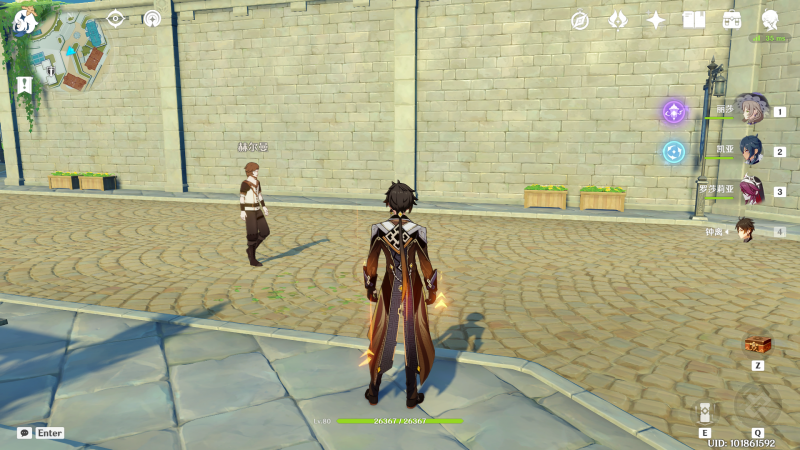The image size is (800, 450).
Task: Switch to party member 凯亚
Action: coord(750,150)
